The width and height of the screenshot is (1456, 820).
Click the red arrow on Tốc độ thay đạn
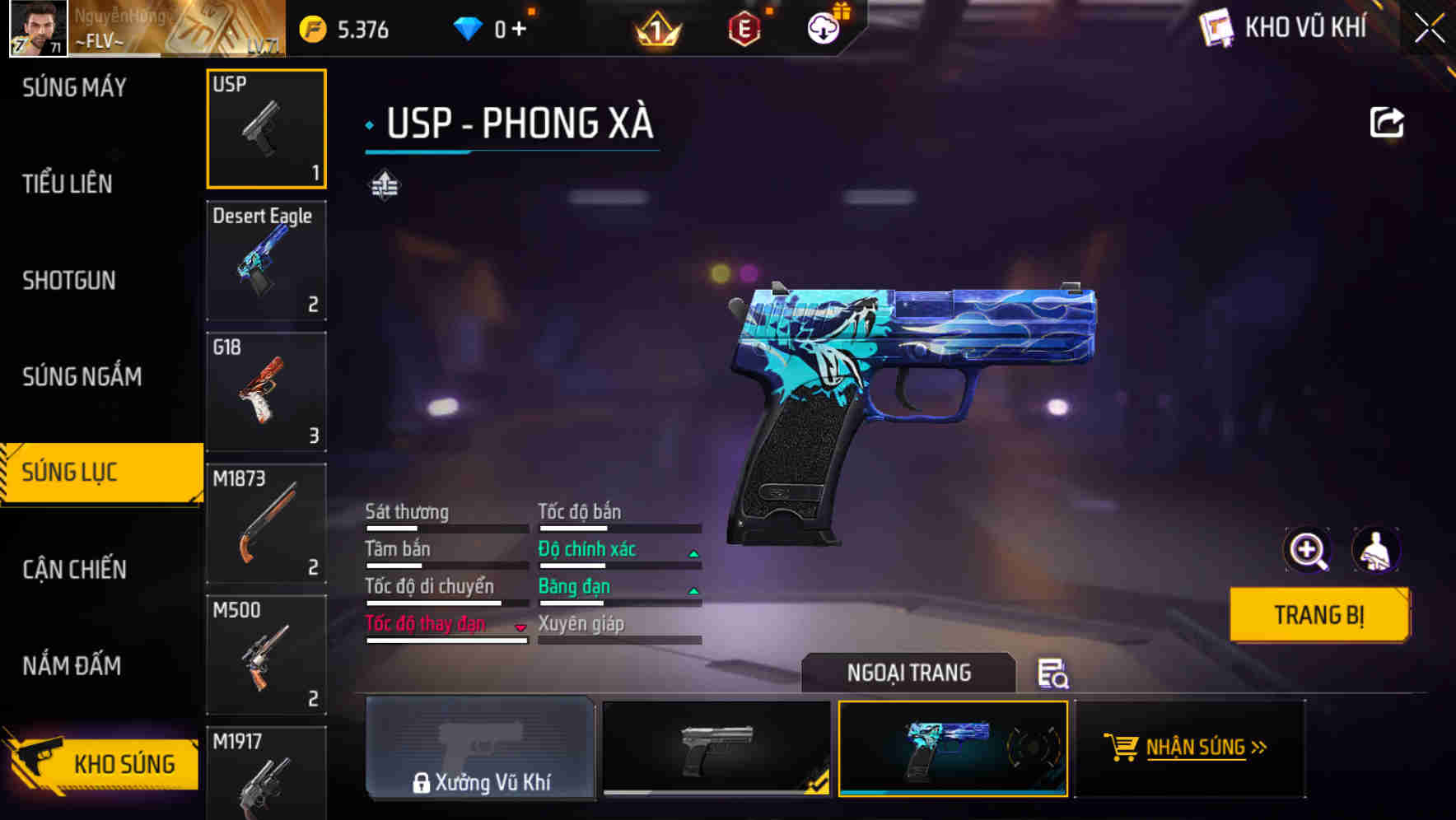pyautogui.click(x=520, y=628)
